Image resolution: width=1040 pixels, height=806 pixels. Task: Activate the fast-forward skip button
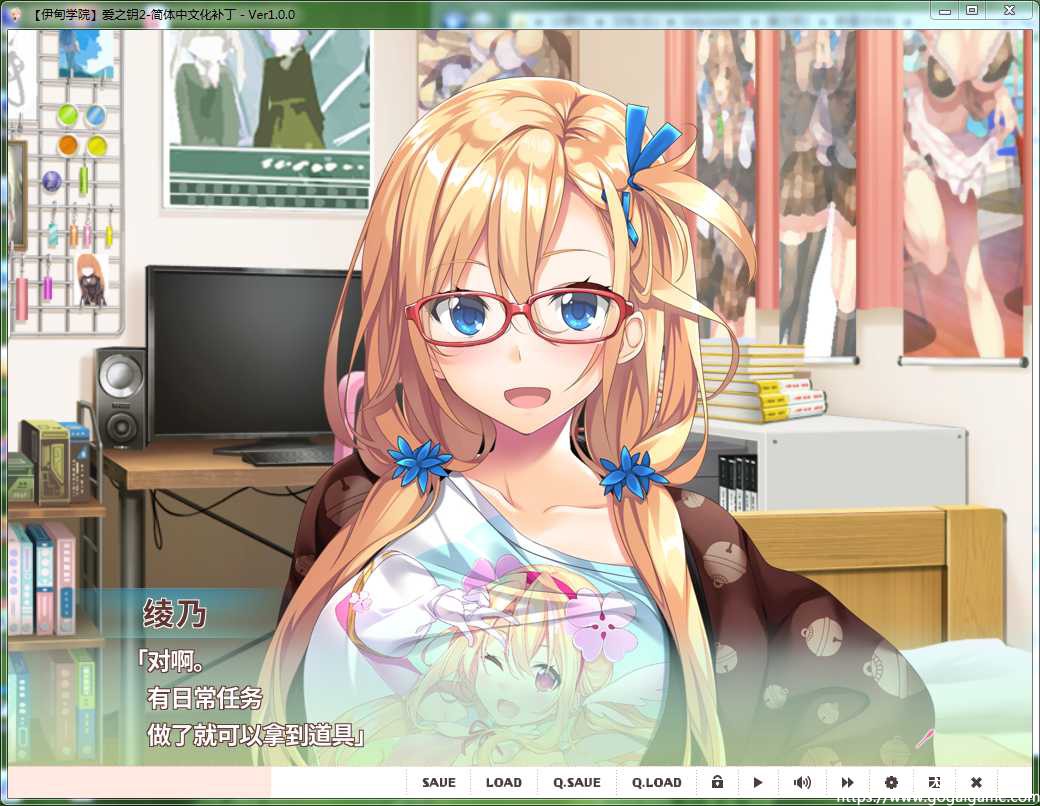click(x=847, y=782)
